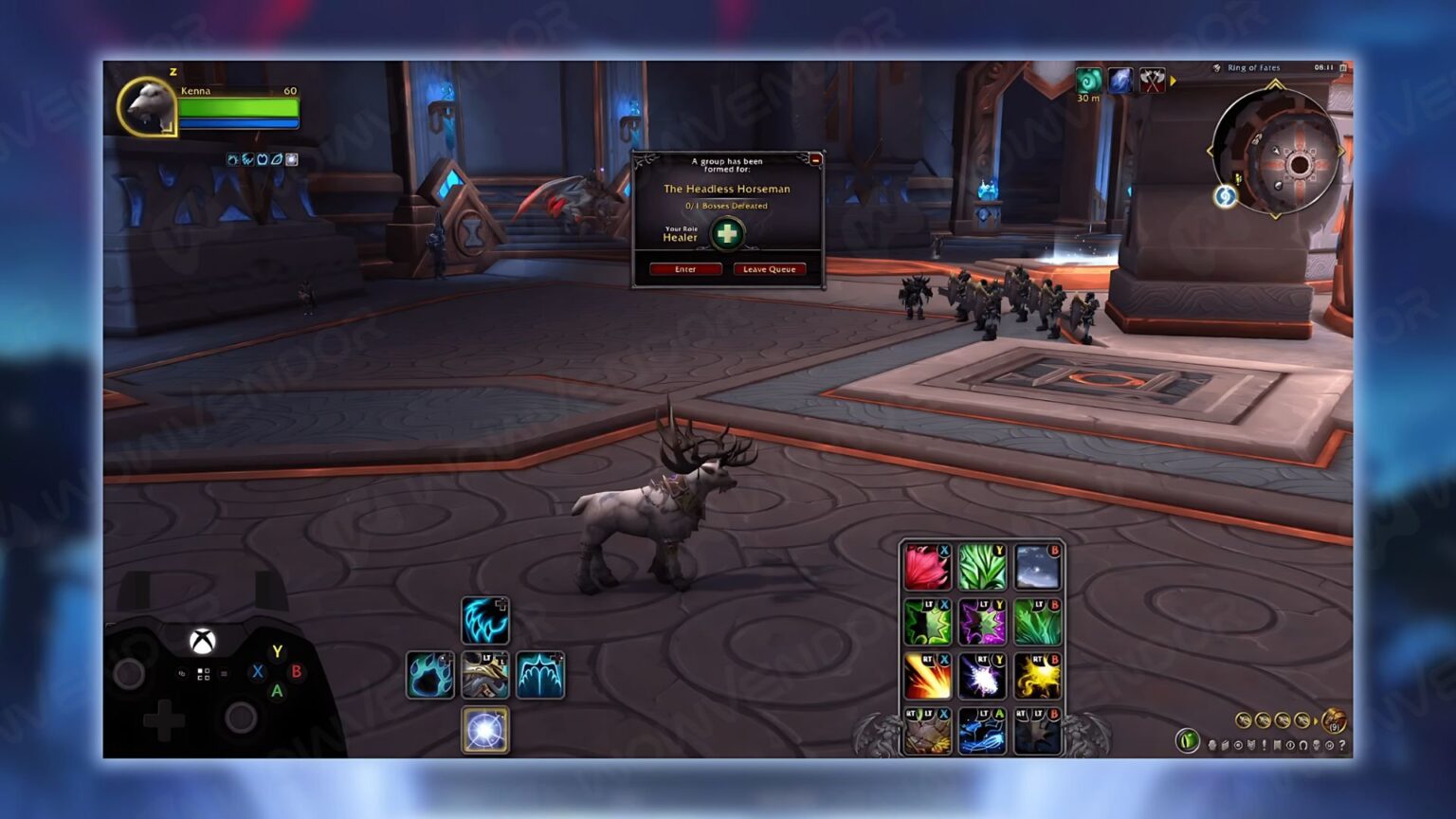
Task: Click Enter on the Headless Horseman group popup
Action: tap(684, 269)
